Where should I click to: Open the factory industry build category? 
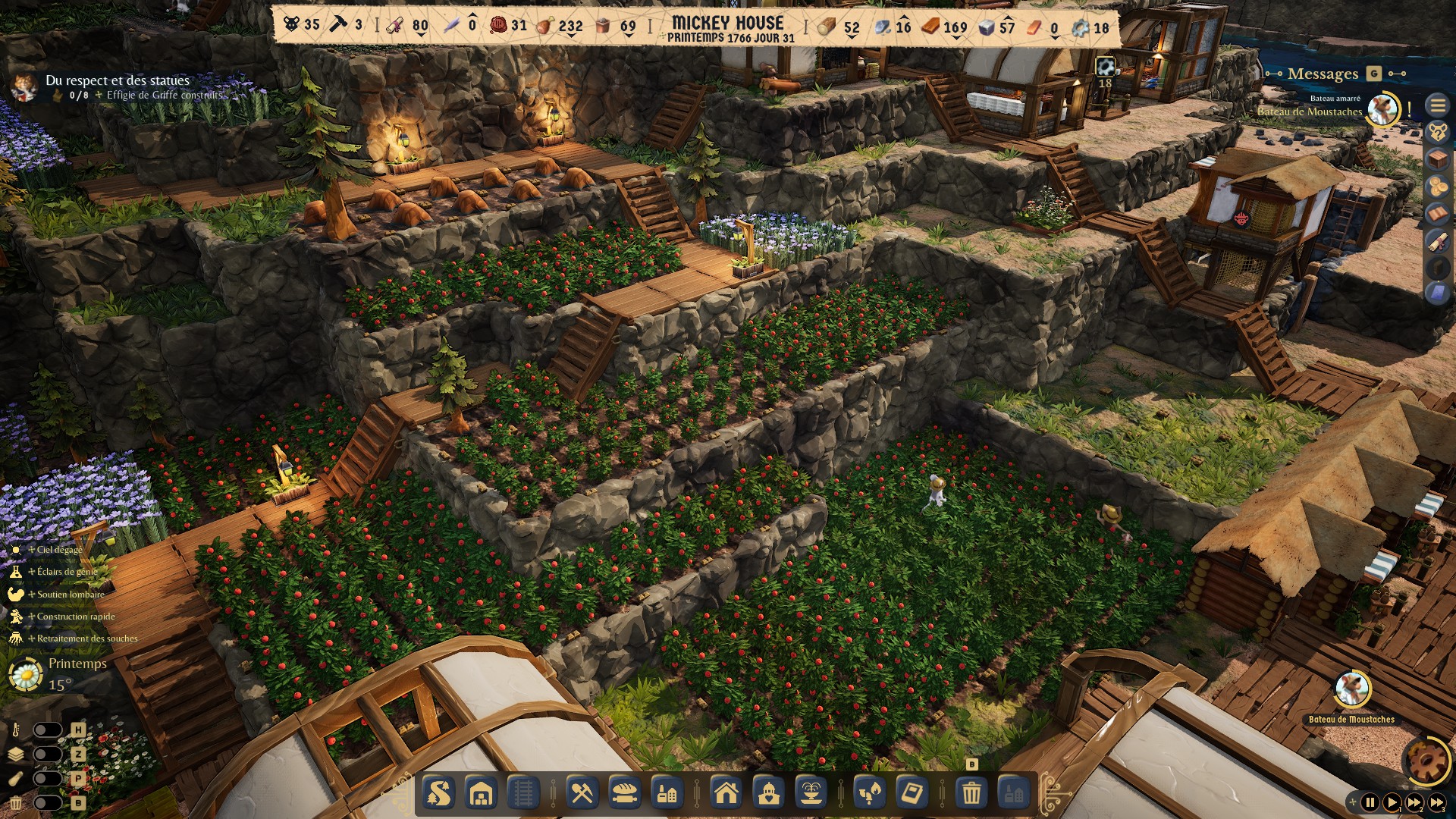[x=667, y=793]
